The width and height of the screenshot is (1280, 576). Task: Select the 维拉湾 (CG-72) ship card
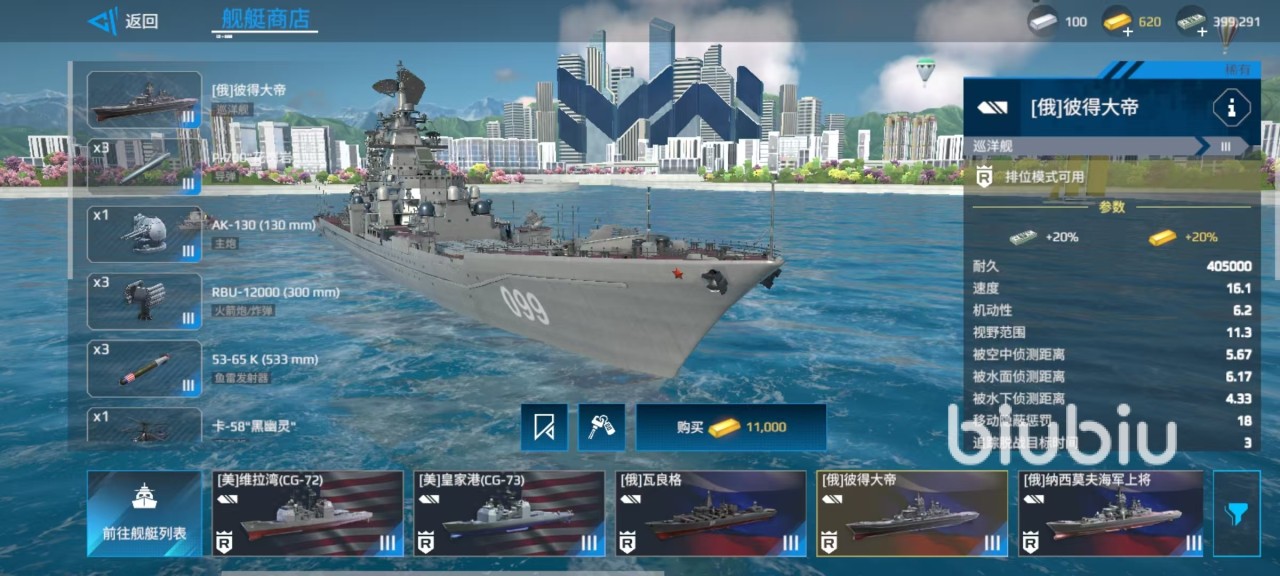coord(308,514)
